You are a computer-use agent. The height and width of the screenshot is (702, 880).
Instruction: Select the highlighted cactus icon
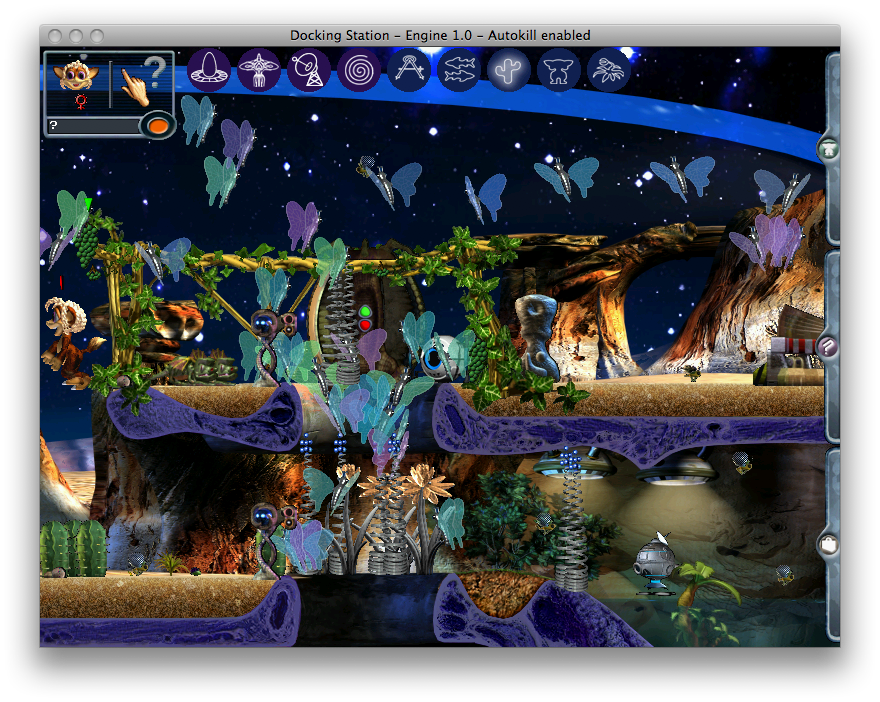[x=509, y=70]
